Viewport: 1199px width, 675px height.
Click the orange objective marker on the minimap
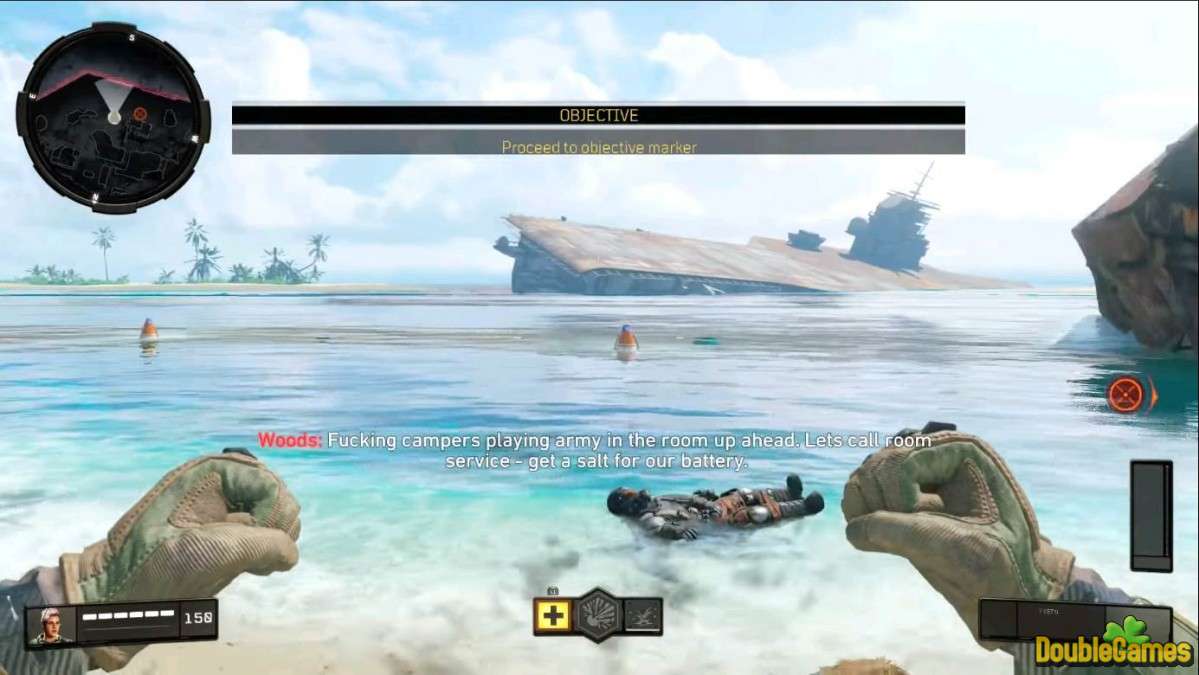[x=140, y=114]
